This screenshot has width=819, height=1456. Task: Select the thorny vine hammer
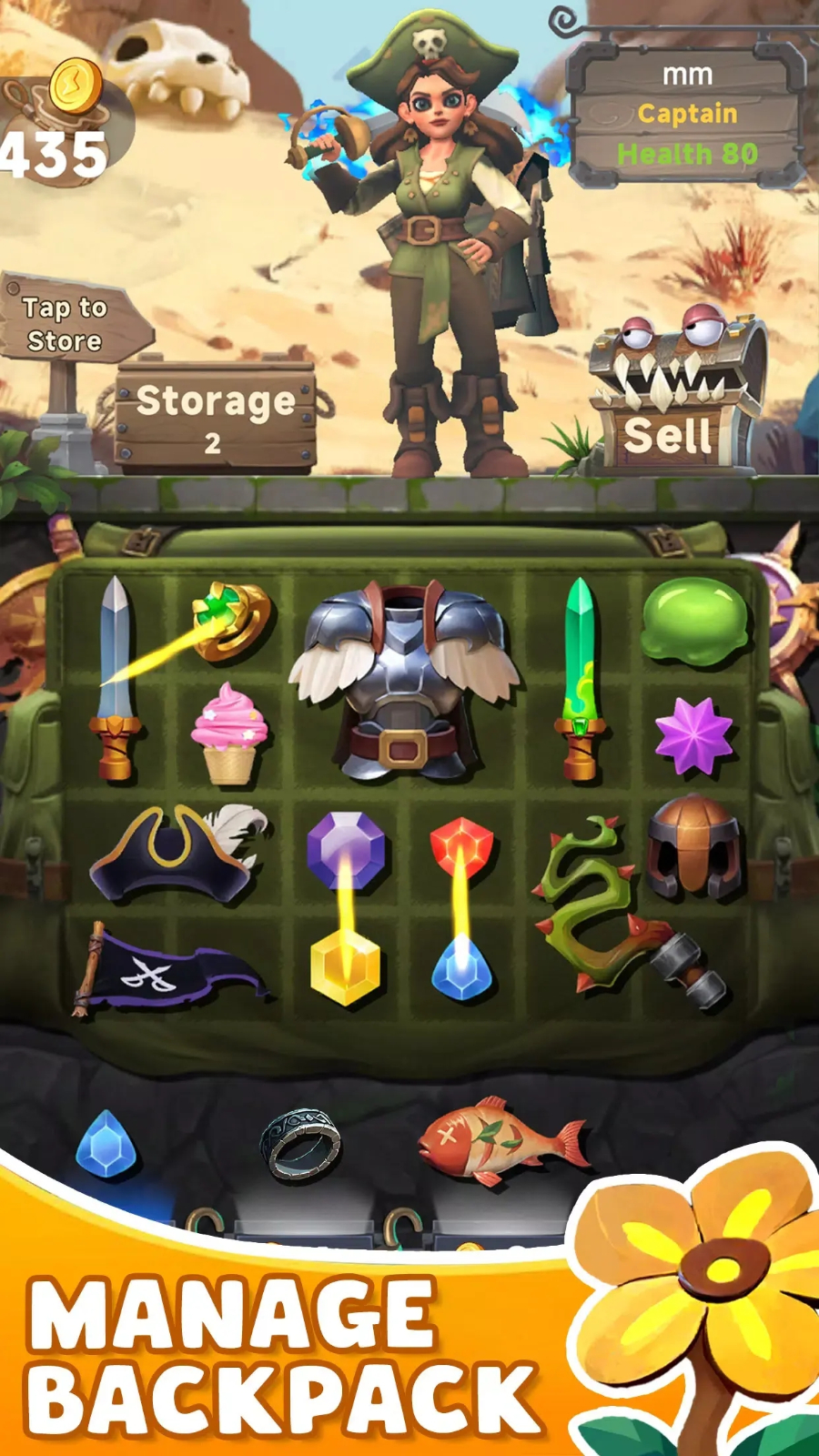(619, 910)
